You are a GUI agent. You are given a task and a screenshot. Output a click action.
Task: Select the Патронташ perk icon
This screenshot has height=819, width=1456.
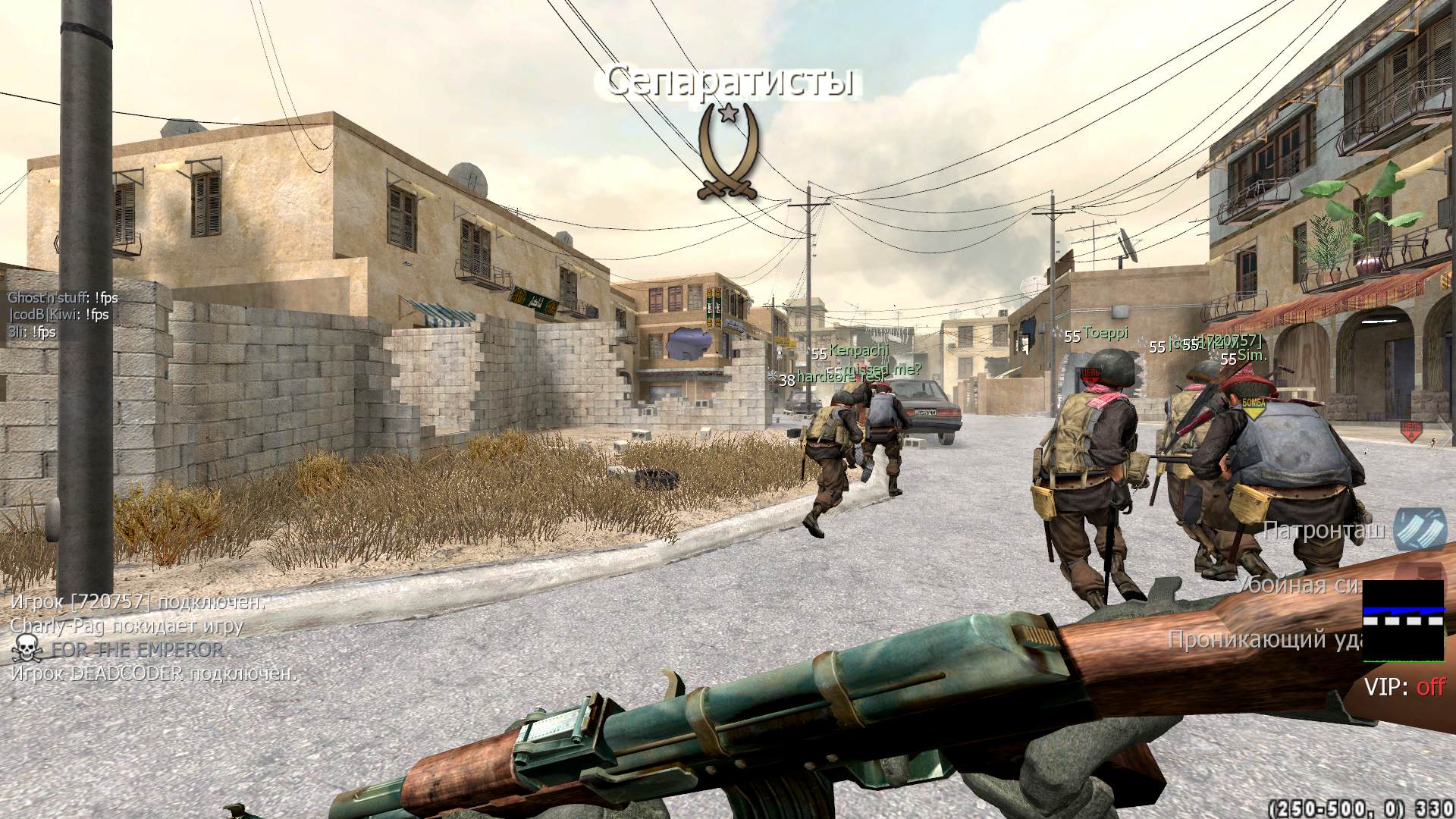[1421, 529]
